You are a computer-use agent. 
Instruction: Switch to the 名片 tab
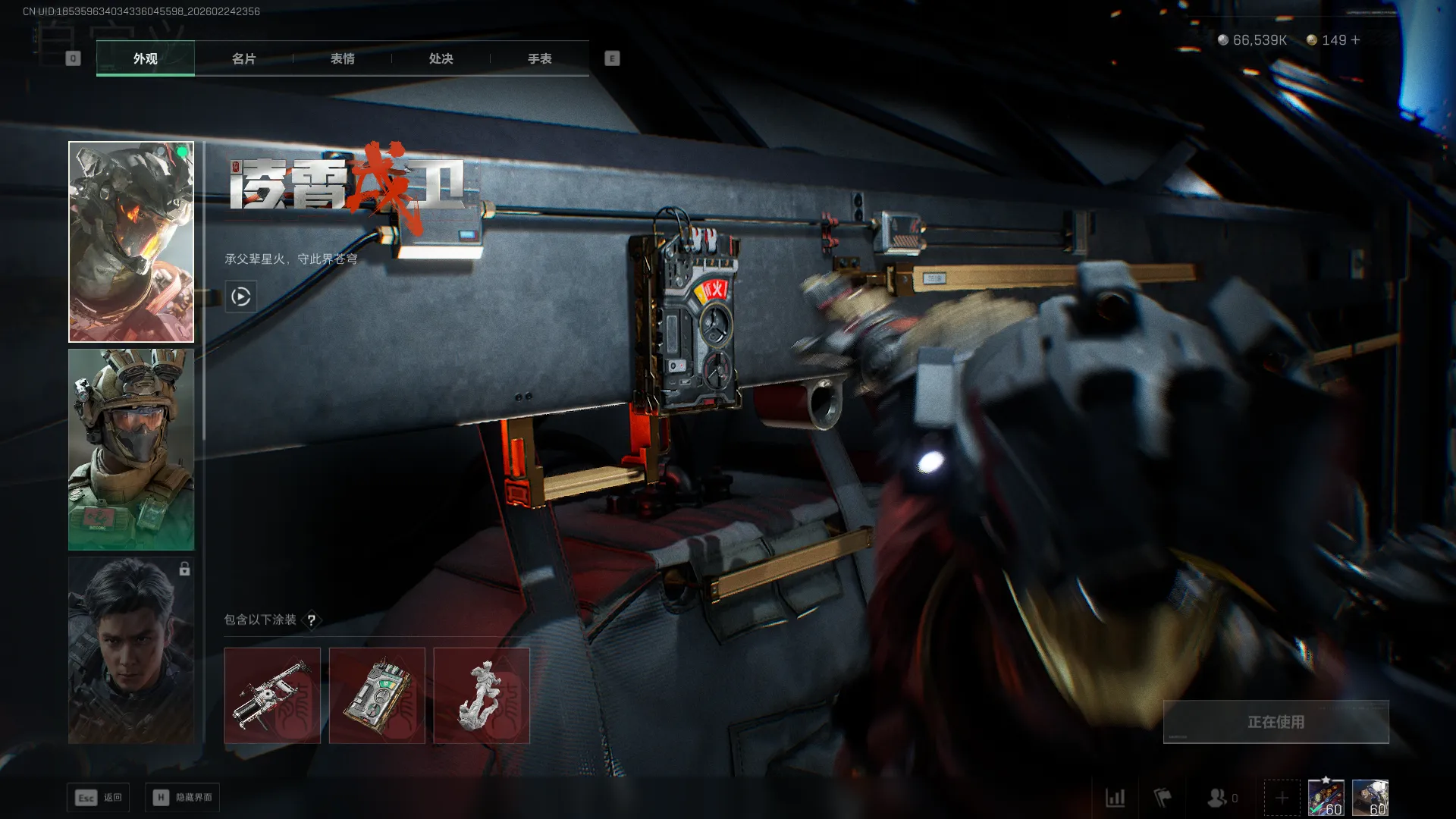(243, 58)
